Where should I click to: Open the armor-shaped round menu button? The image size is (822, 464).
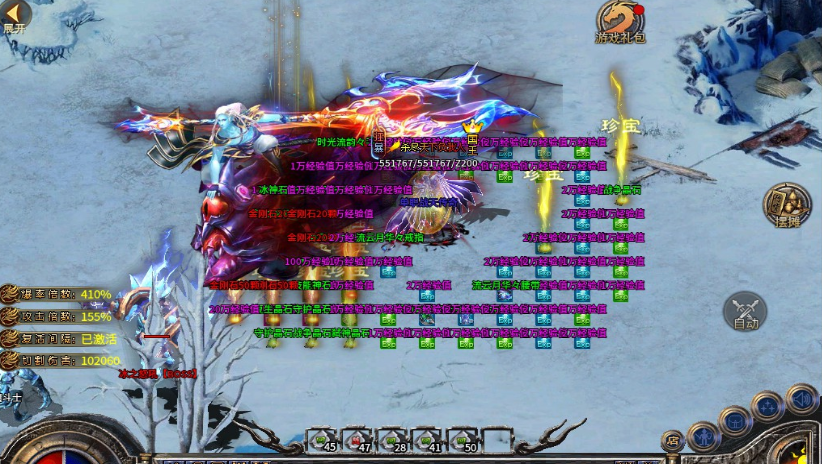click(735, 420)
